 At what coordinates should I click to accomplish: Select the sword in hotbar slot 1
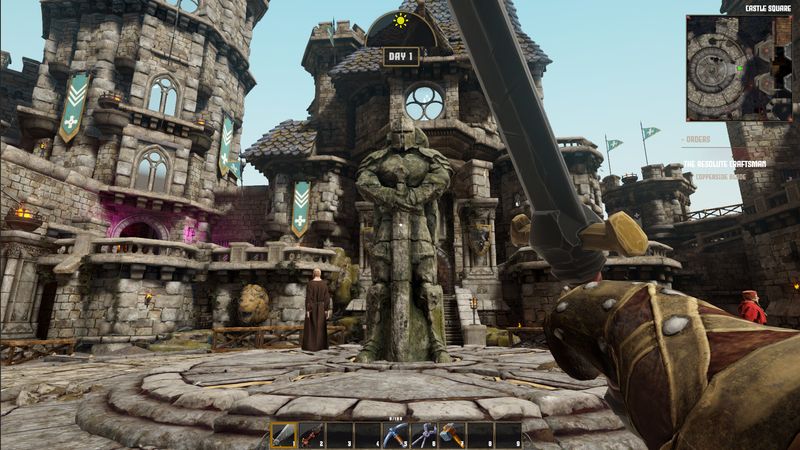pyautogui.click(x=285, y=435)
